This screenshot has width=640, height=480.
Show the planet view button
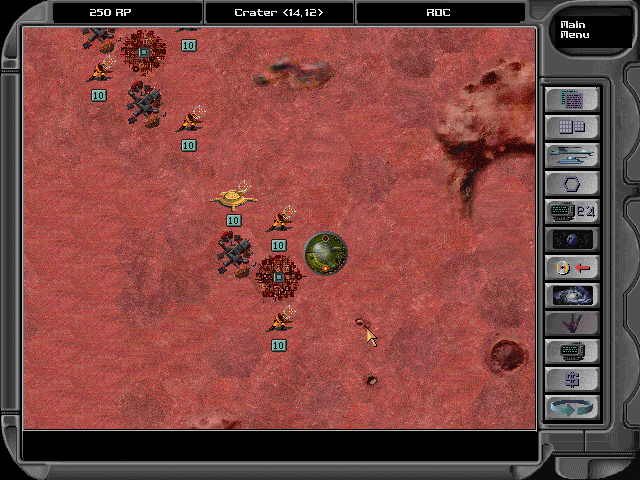pos(572,239)
